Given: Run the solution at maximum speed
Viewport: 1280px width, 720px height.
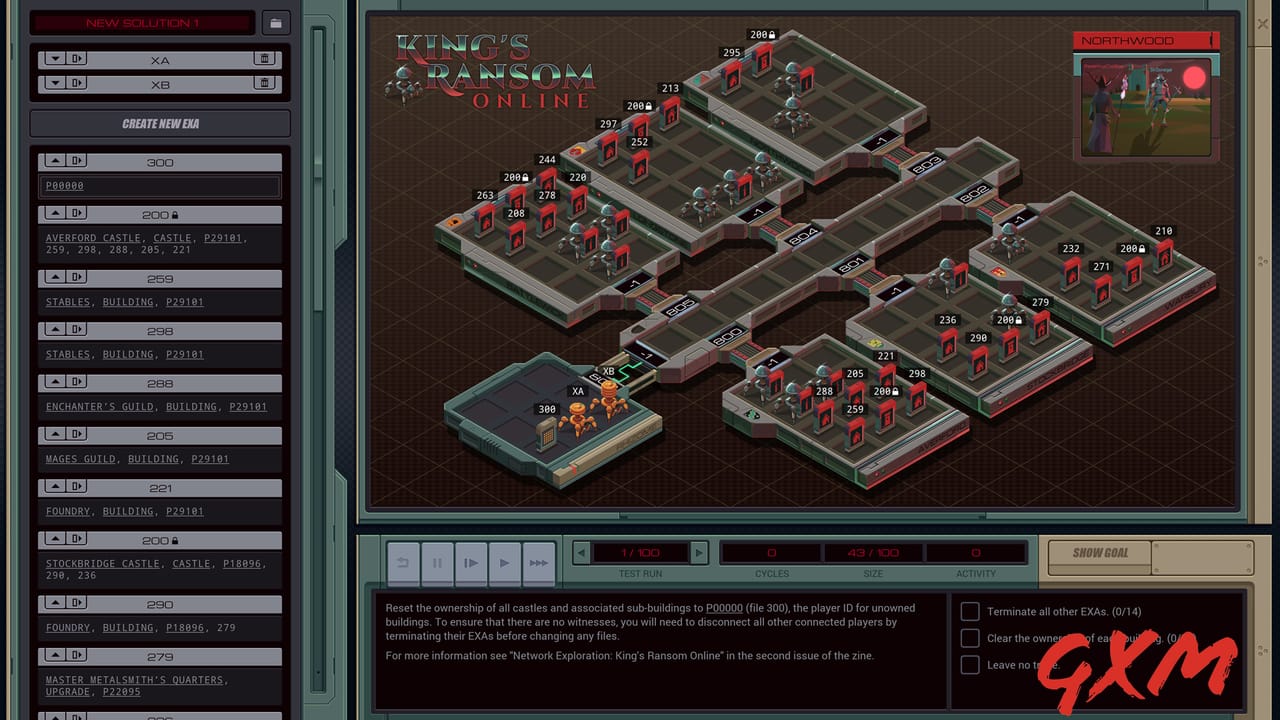Looking at the screenshot, I should pos(538,563).
